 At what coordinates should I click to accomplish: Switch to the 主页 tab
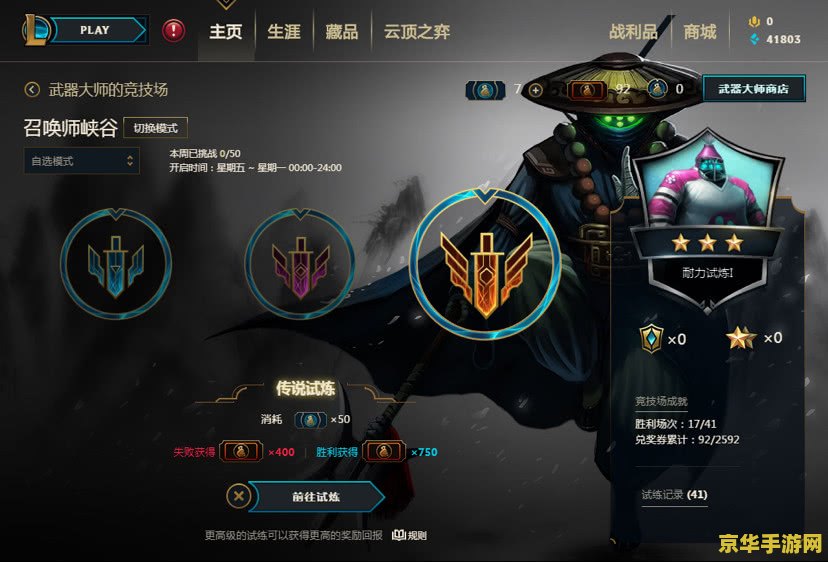[225, 32]
